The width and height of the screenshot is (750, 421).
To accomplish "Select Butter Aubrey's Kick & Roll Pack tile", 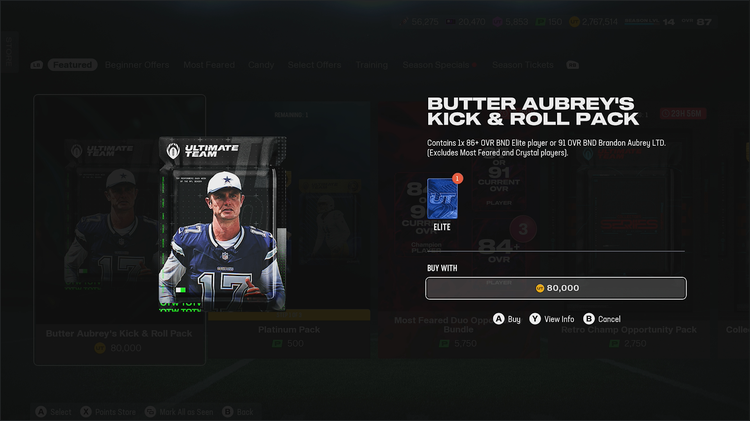I will 119,334.
